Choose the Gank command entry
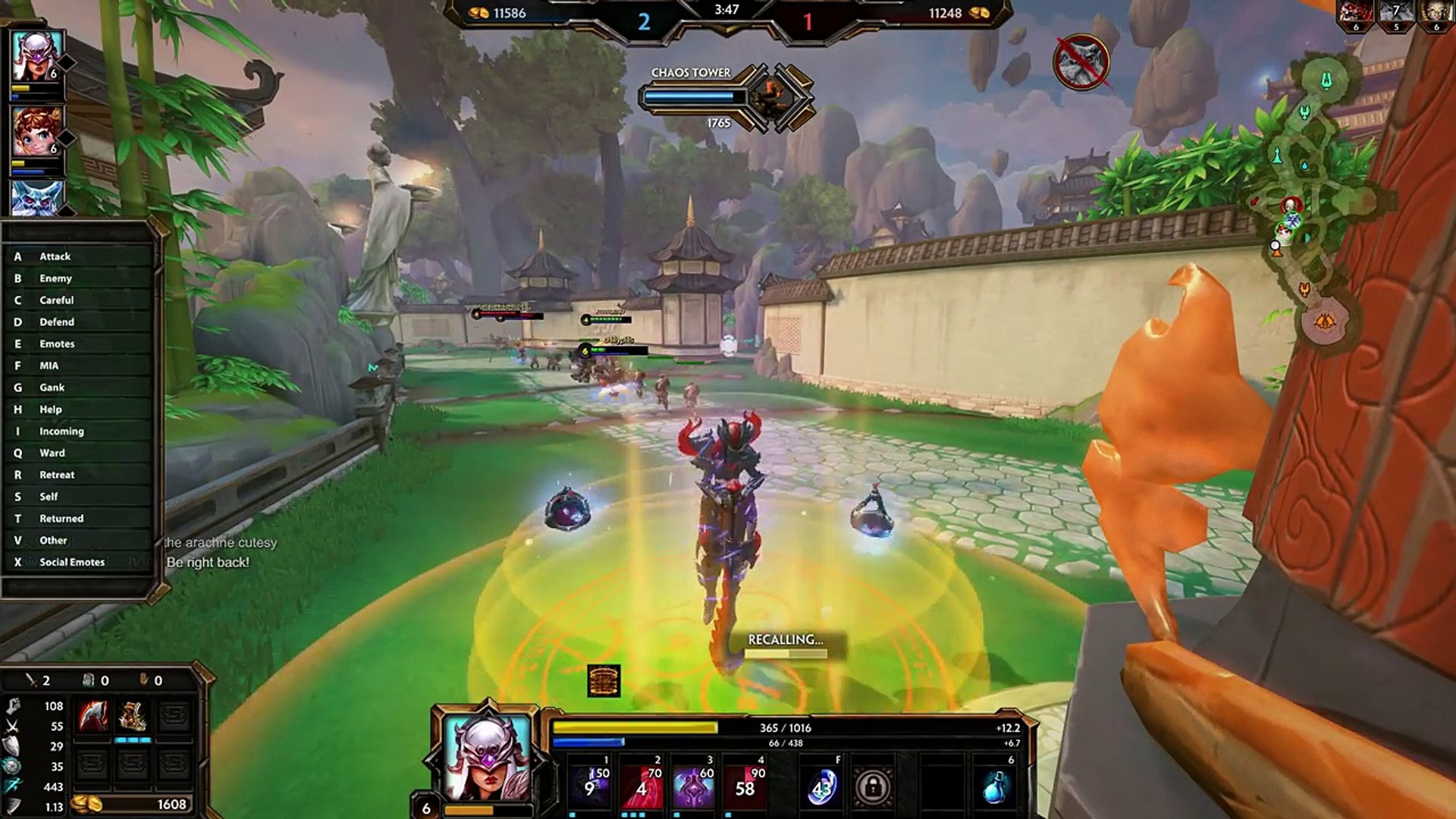Viewport: 1456px width, 819px height. point(52,388)
